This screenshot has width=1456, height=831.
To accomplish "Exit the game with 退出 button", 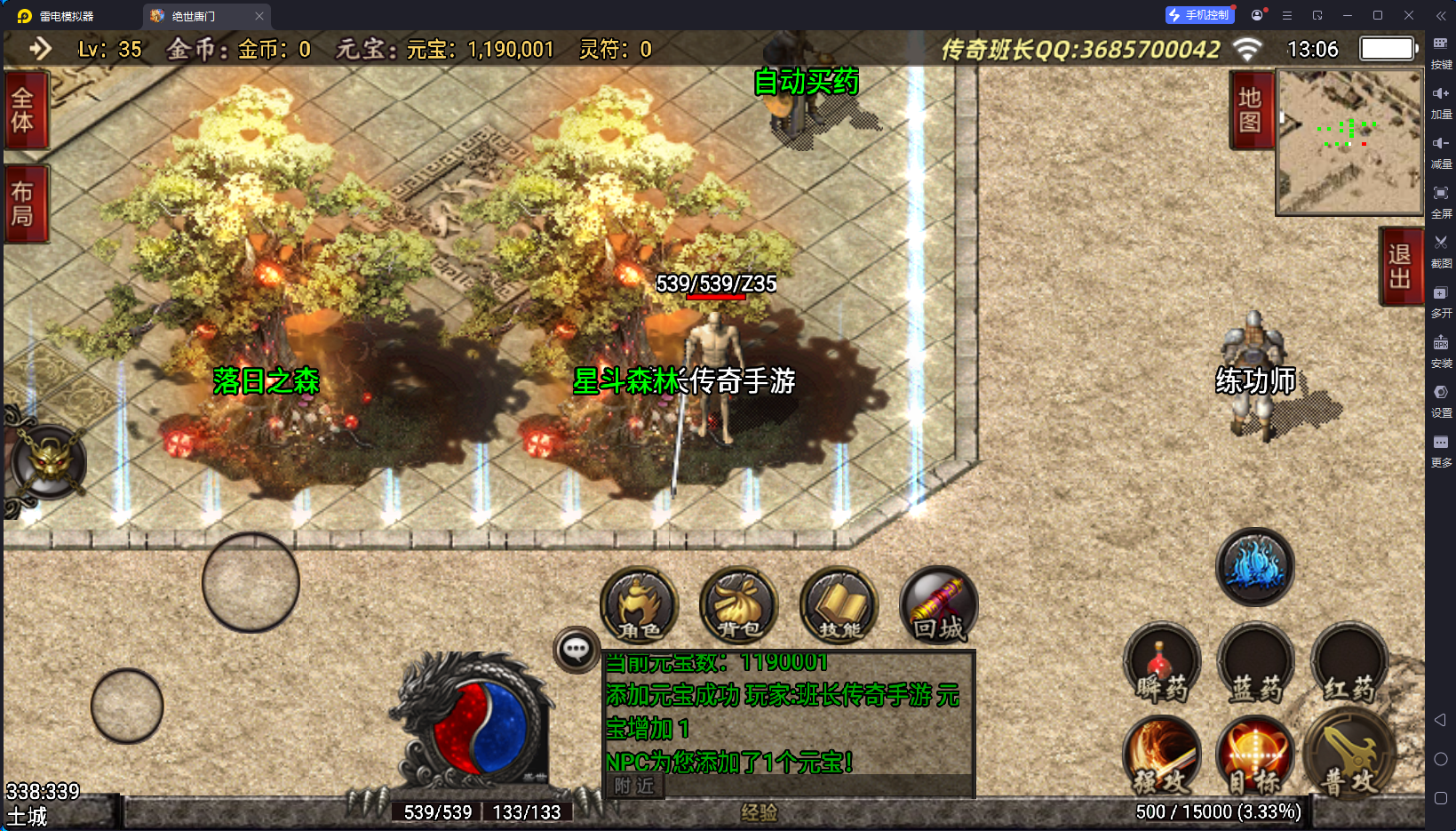I will coord(1400,267).
